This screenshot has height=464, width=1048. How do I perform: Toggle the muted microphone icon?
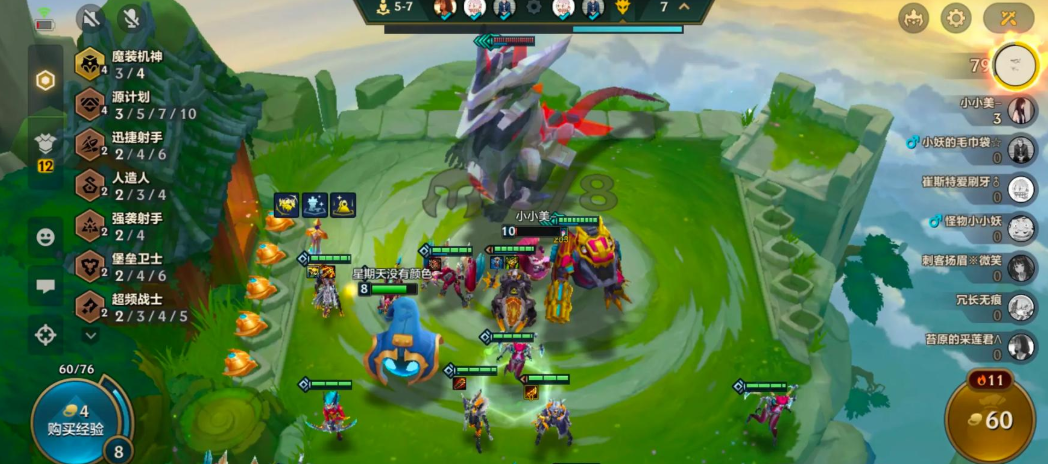131,18
